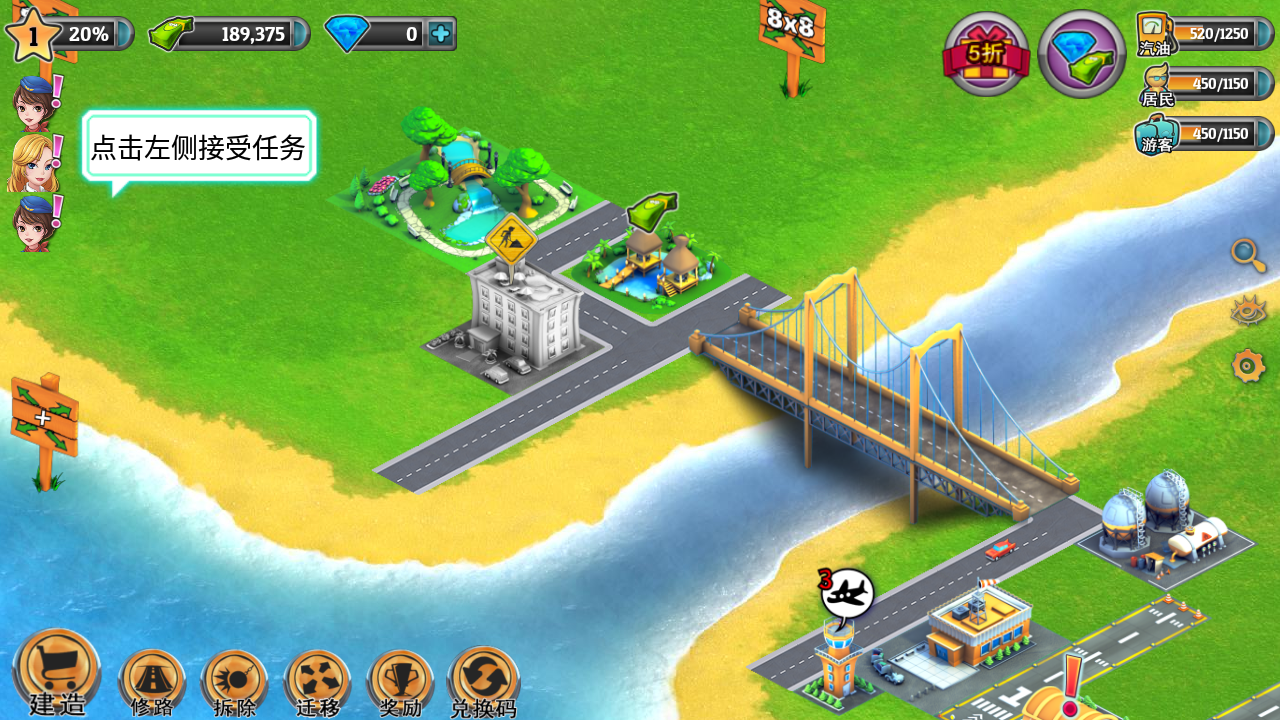
Task: Open the 5折 discount gift offer
Action: tap(986, 54)
